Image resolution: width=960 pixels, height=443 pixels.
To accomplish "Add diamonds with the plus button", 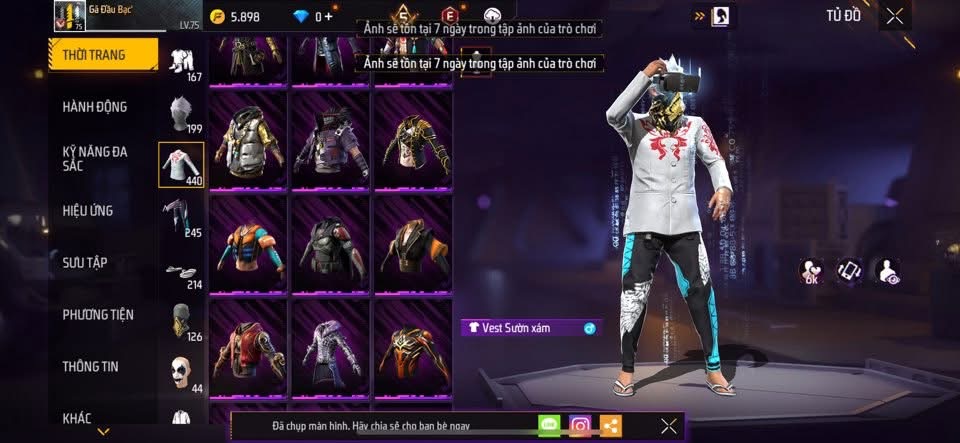I will click(x=329, y=16).
